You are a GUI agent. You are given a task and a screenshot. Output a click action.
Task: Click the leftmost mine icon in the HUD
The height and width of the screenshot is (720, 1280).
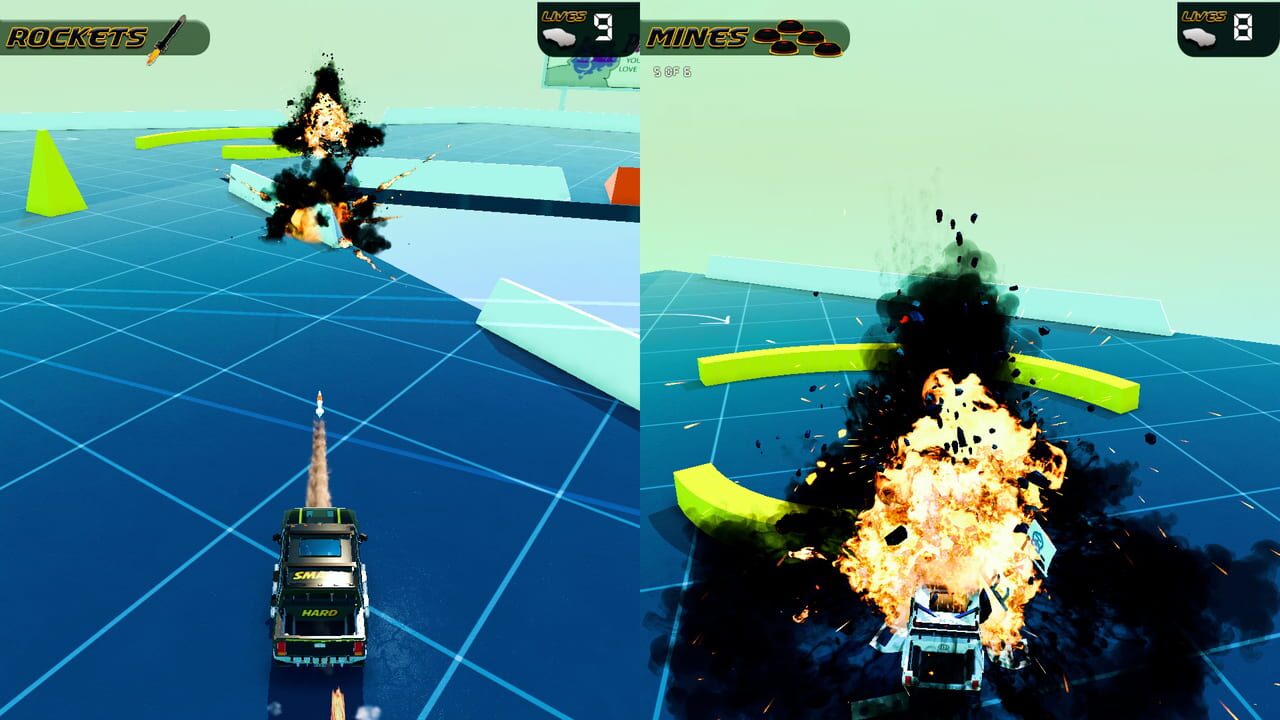[766, 36]
